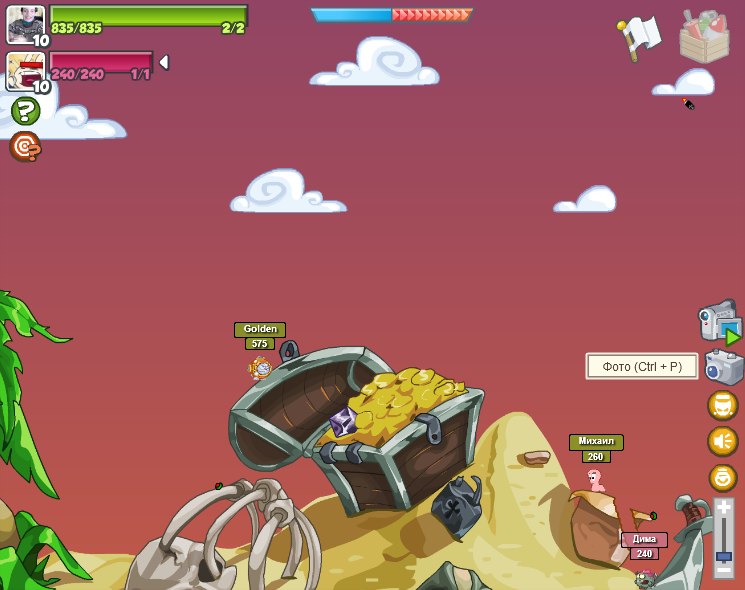This screenshot has width=745, height=590.
Task: Take a screenshot with the photo camera
Action: 723,367
